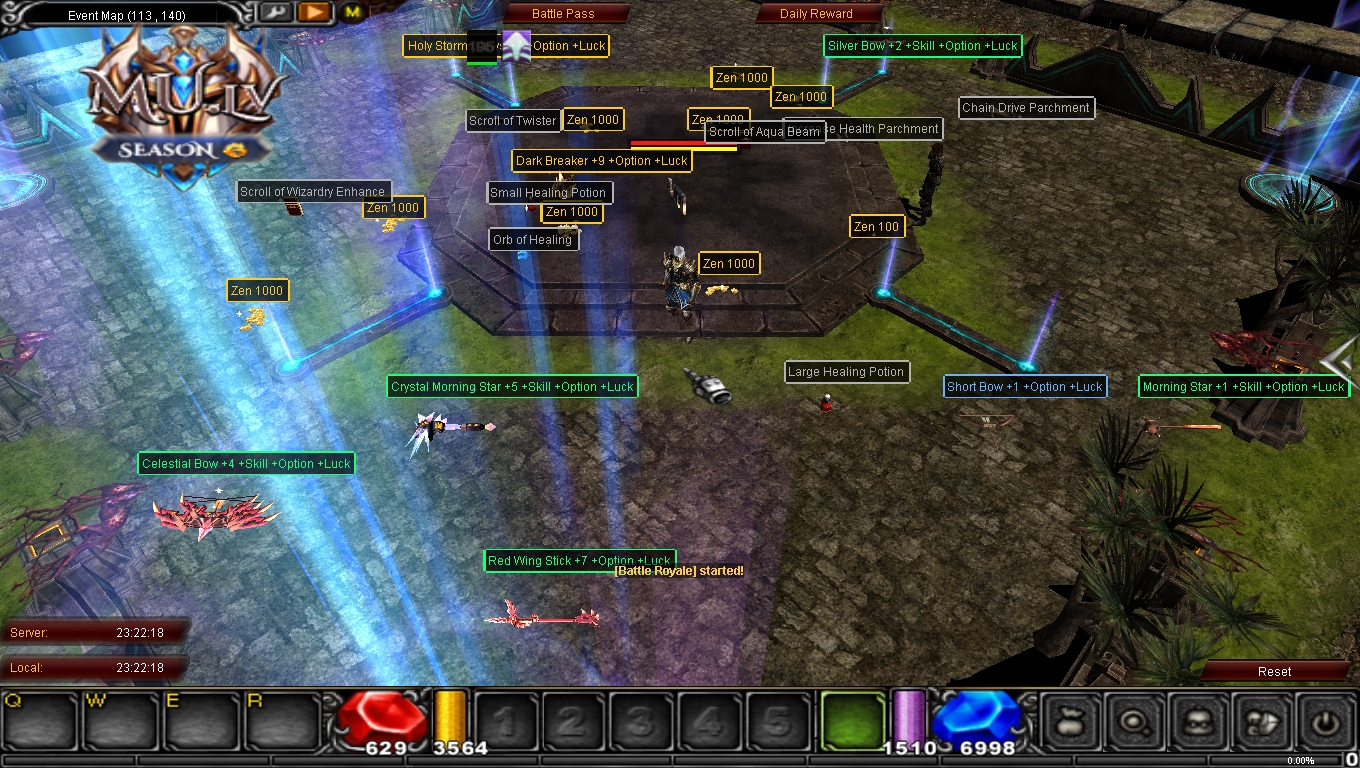Open the yellow M helper icon

pos(351,12)
